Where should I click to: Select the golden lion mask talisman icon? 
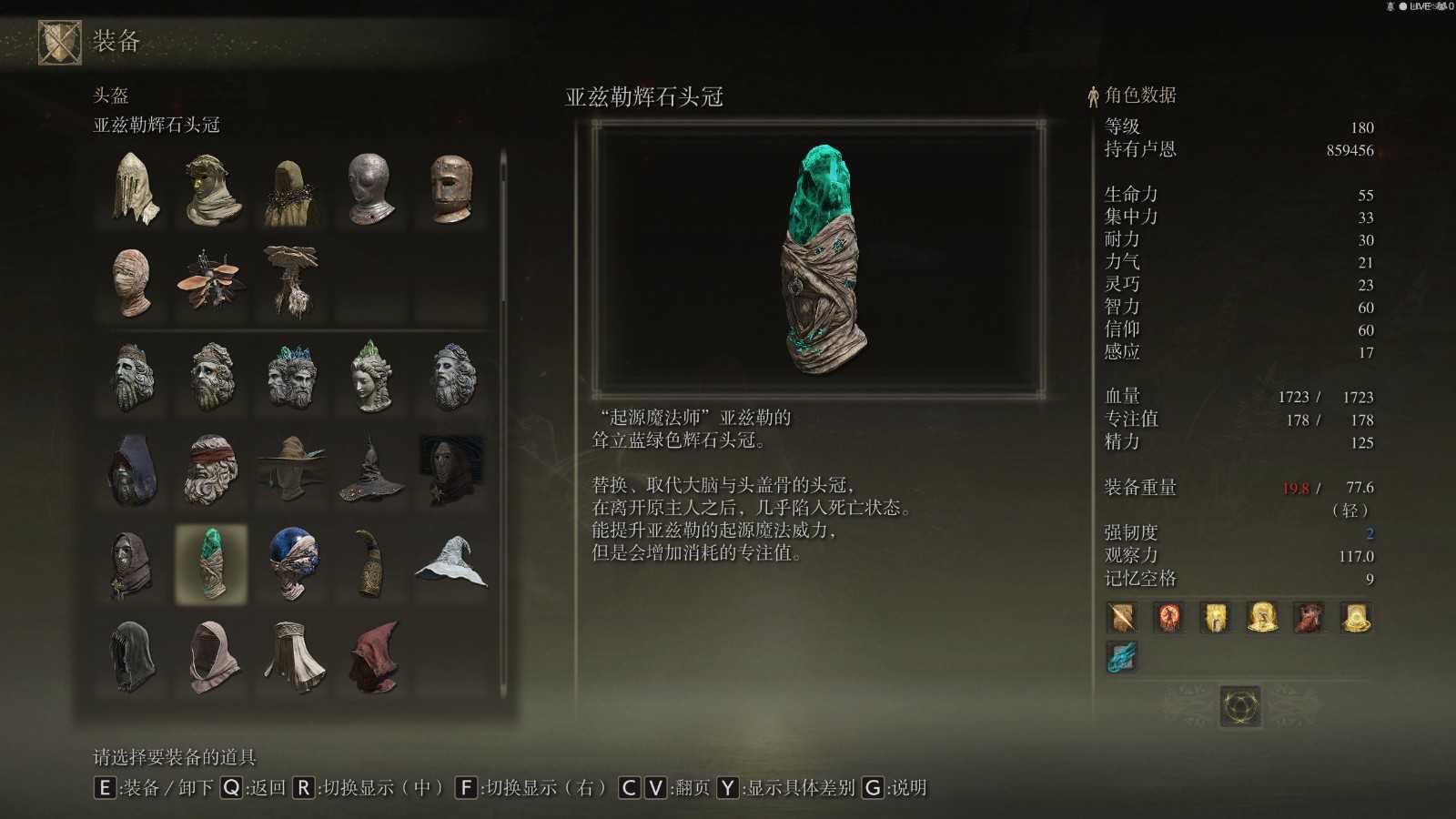click(1216, 619)
